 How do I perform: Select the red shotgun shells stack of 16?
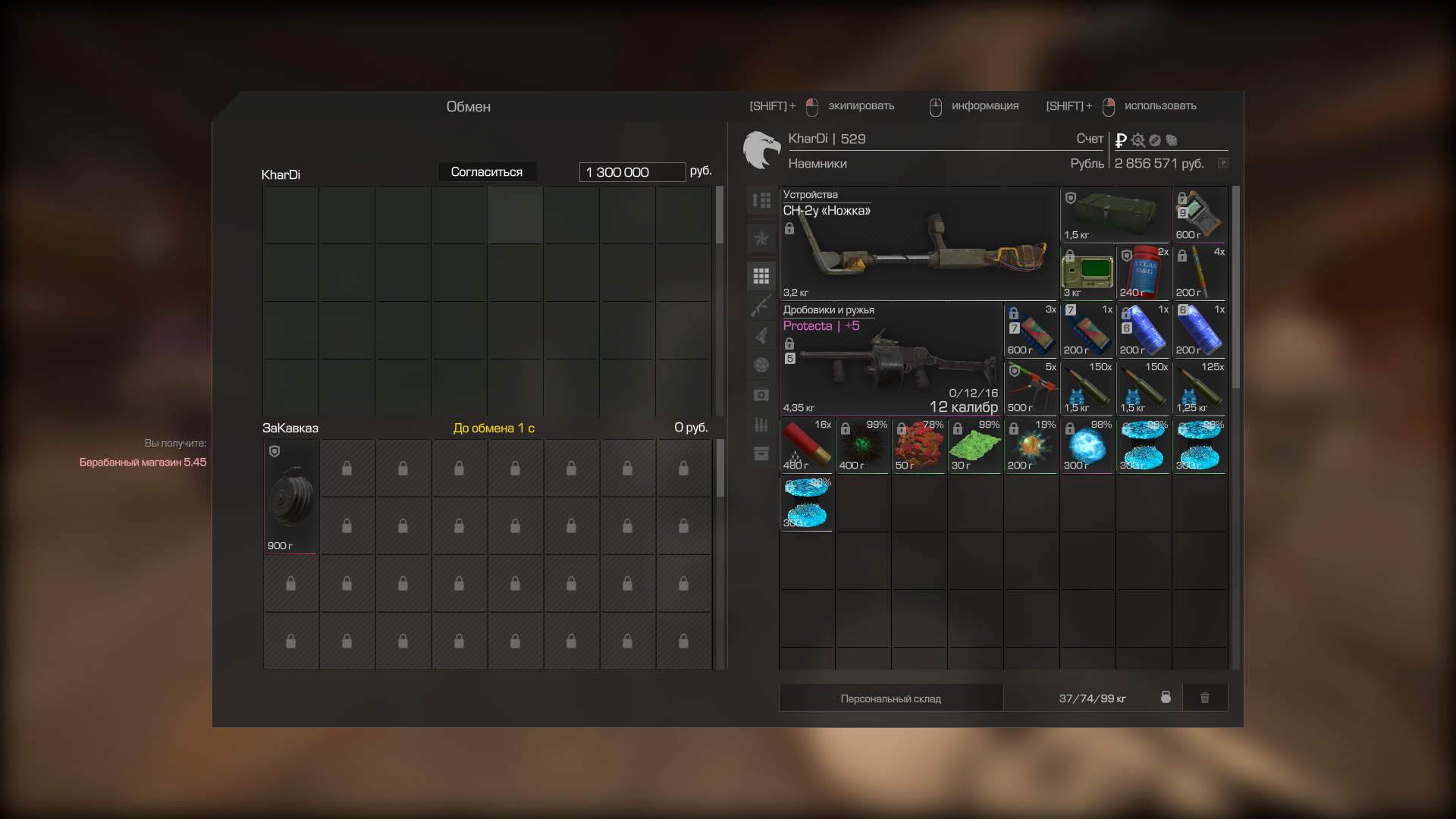807,446
